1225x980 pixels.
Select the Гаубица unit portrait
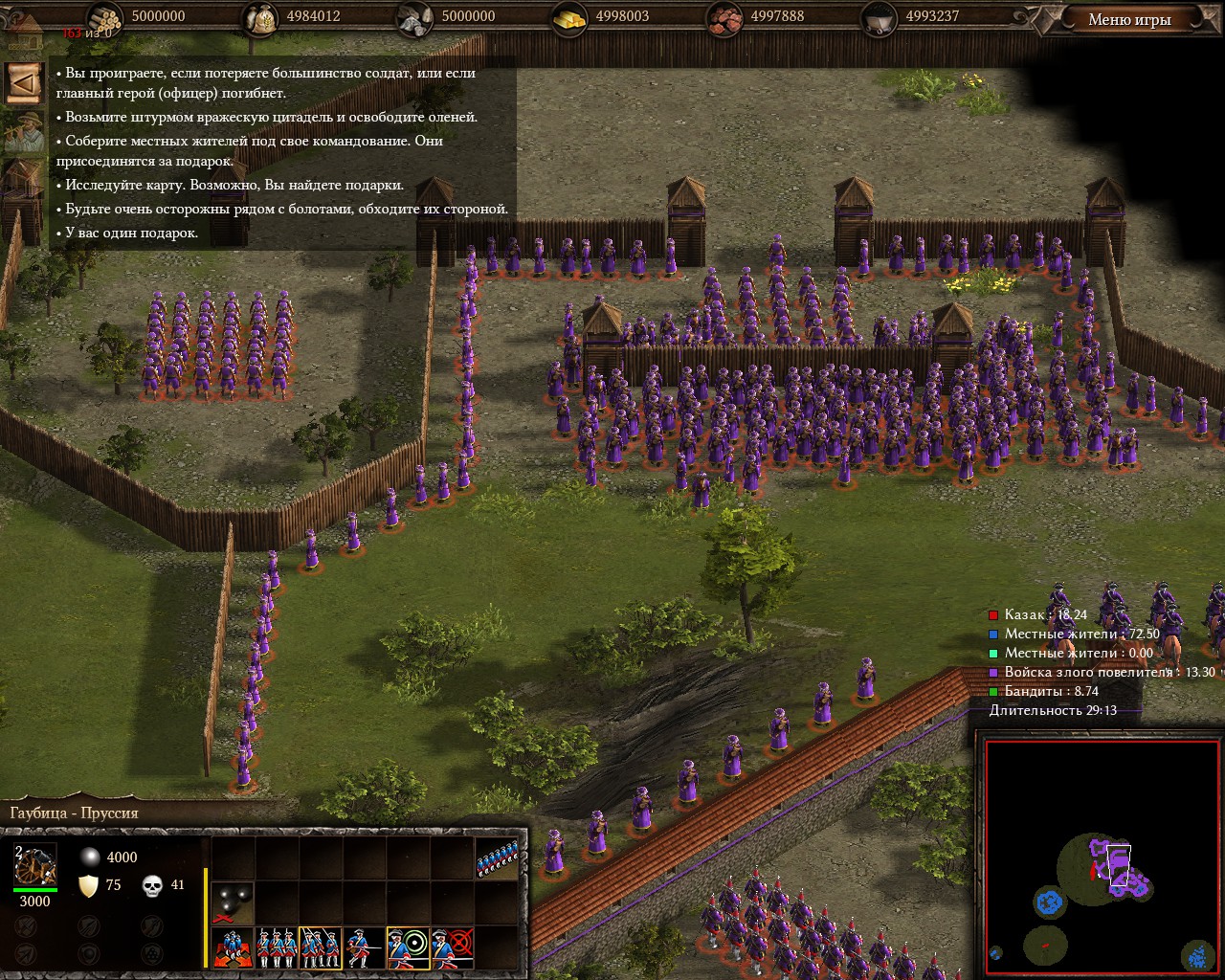[35, 864]
